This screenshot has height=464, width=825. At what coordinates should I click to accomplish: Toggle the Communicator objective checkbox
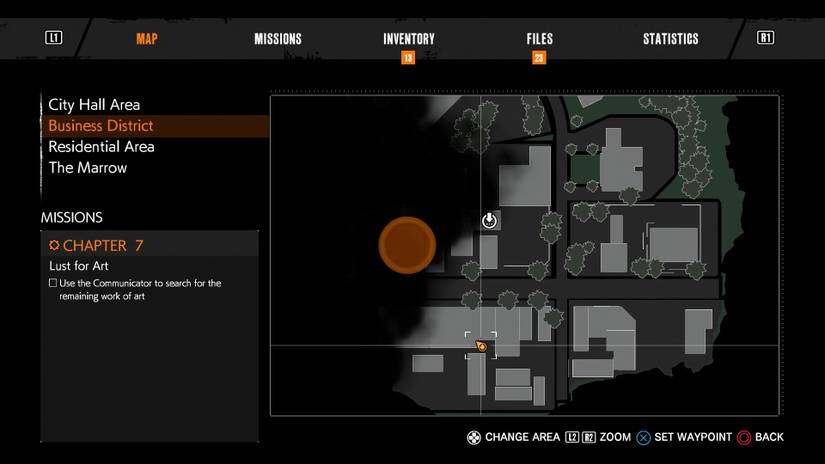tap(53, 284)
